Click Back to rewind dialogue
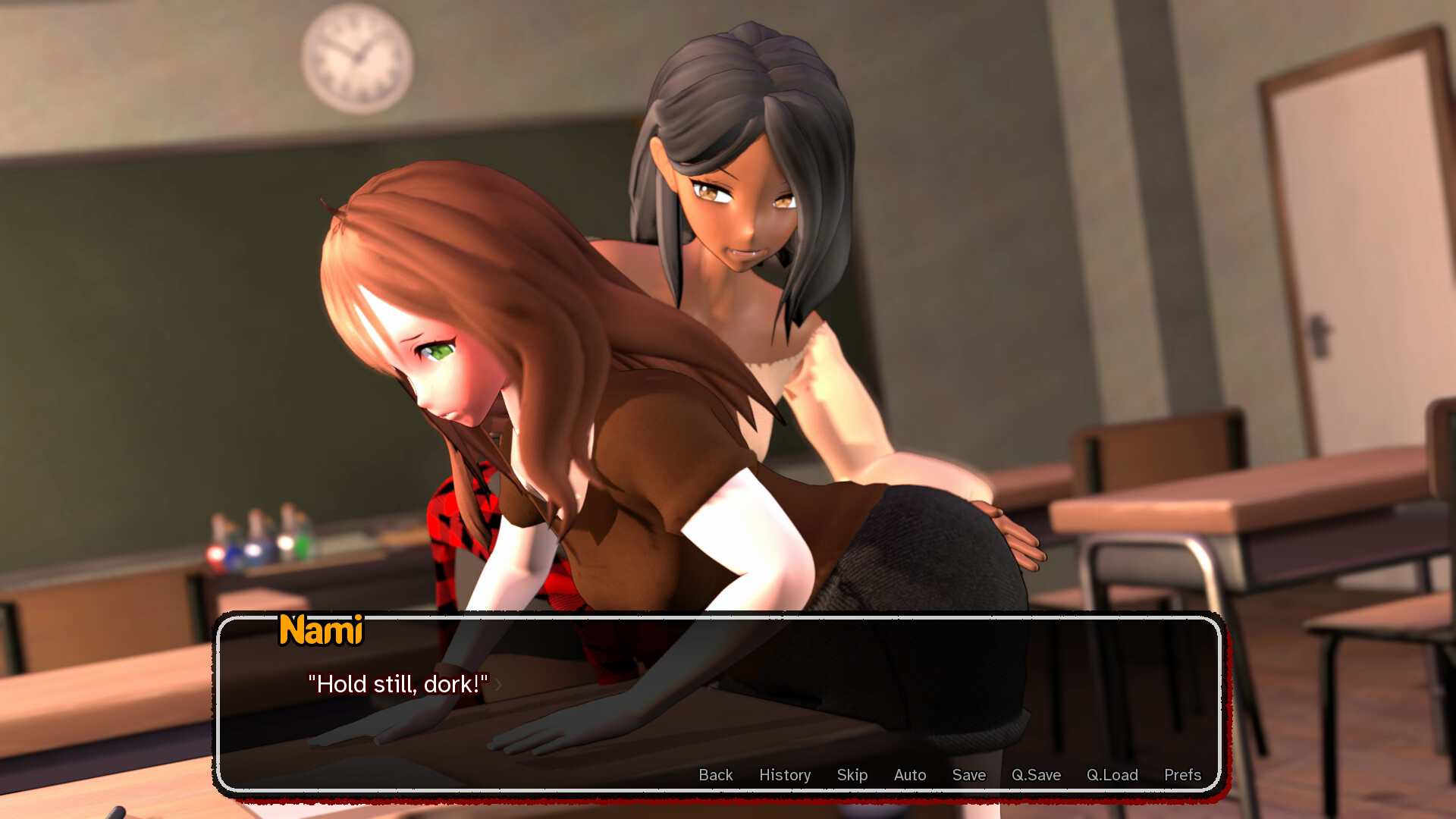The width and height of the screenshot is (1456, 819). [x=715, y=775]
